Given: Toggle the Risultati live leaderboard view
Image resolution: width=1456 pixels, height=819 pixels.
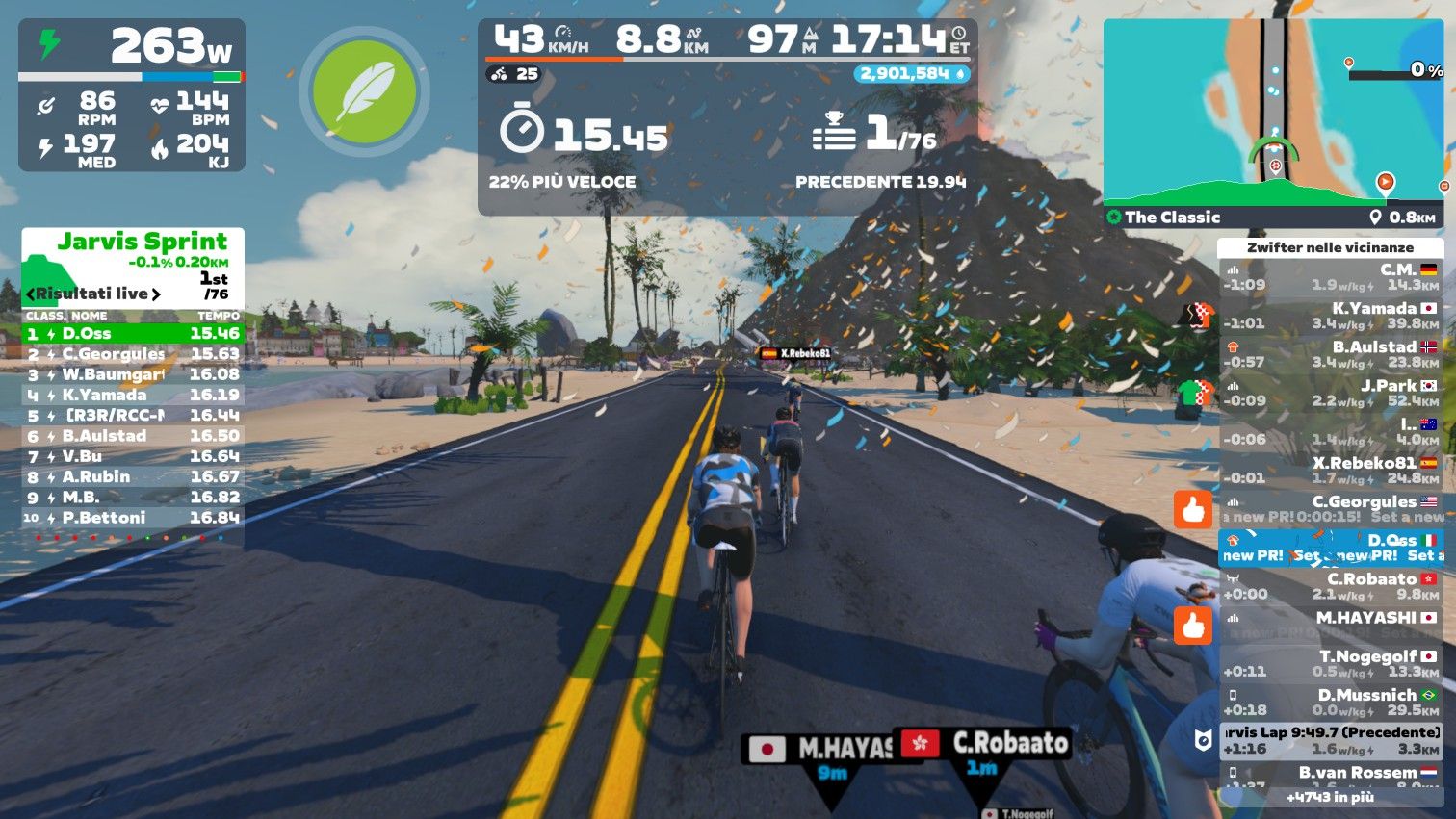Looking at the screenshot, I should [x=93, y=294].
